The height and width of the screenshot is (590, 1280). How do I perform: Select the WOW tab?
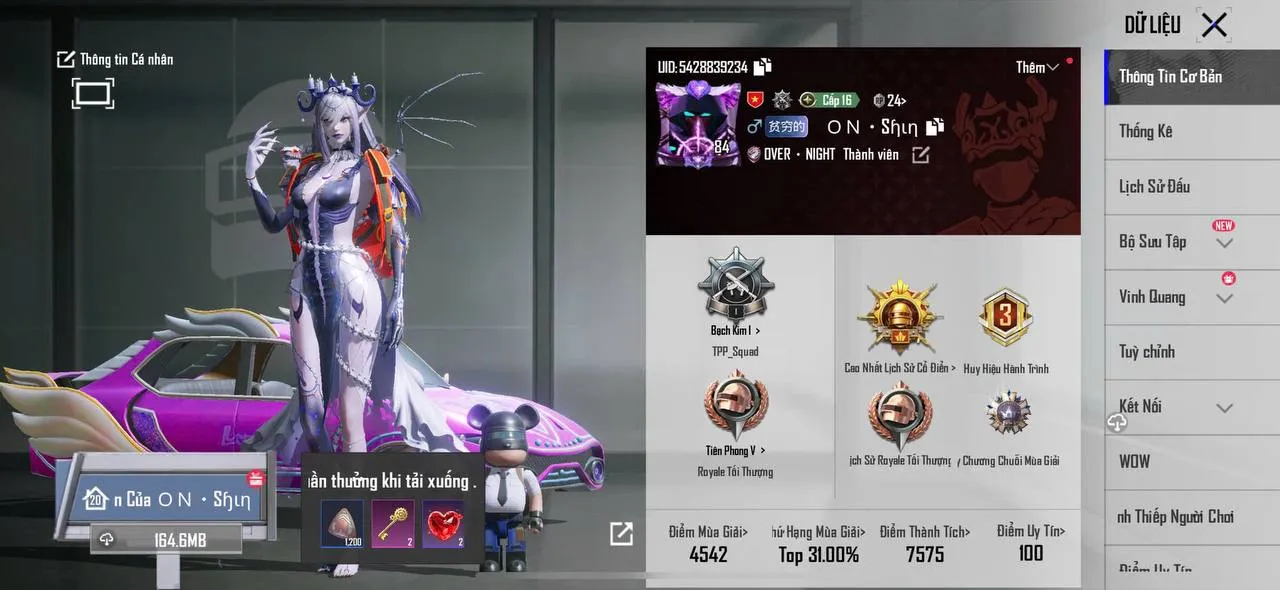click(x=1135, y=461)
